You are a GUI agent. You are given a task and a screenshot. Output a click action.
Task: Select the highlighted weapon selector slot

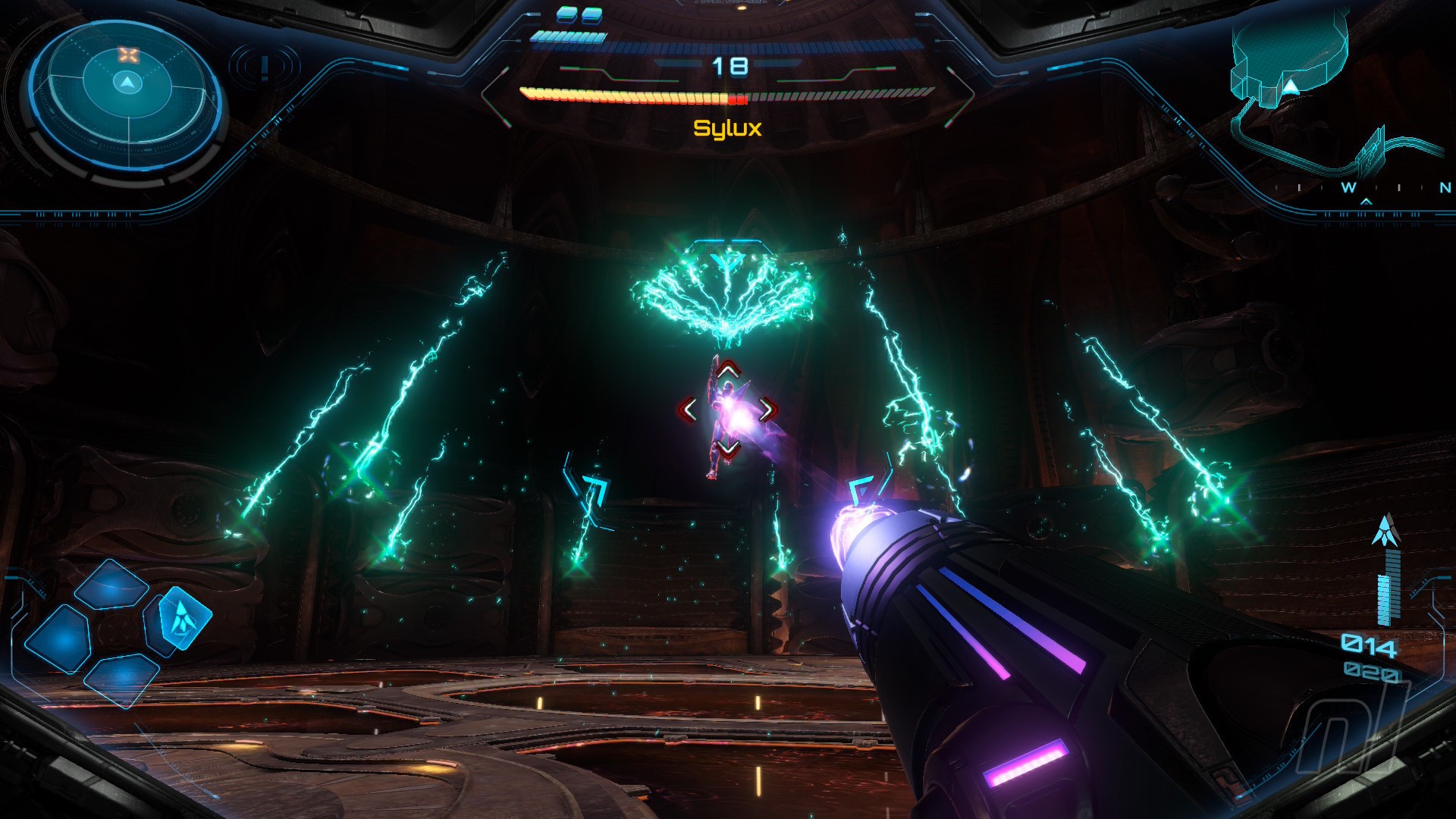(x=180, y=617)
